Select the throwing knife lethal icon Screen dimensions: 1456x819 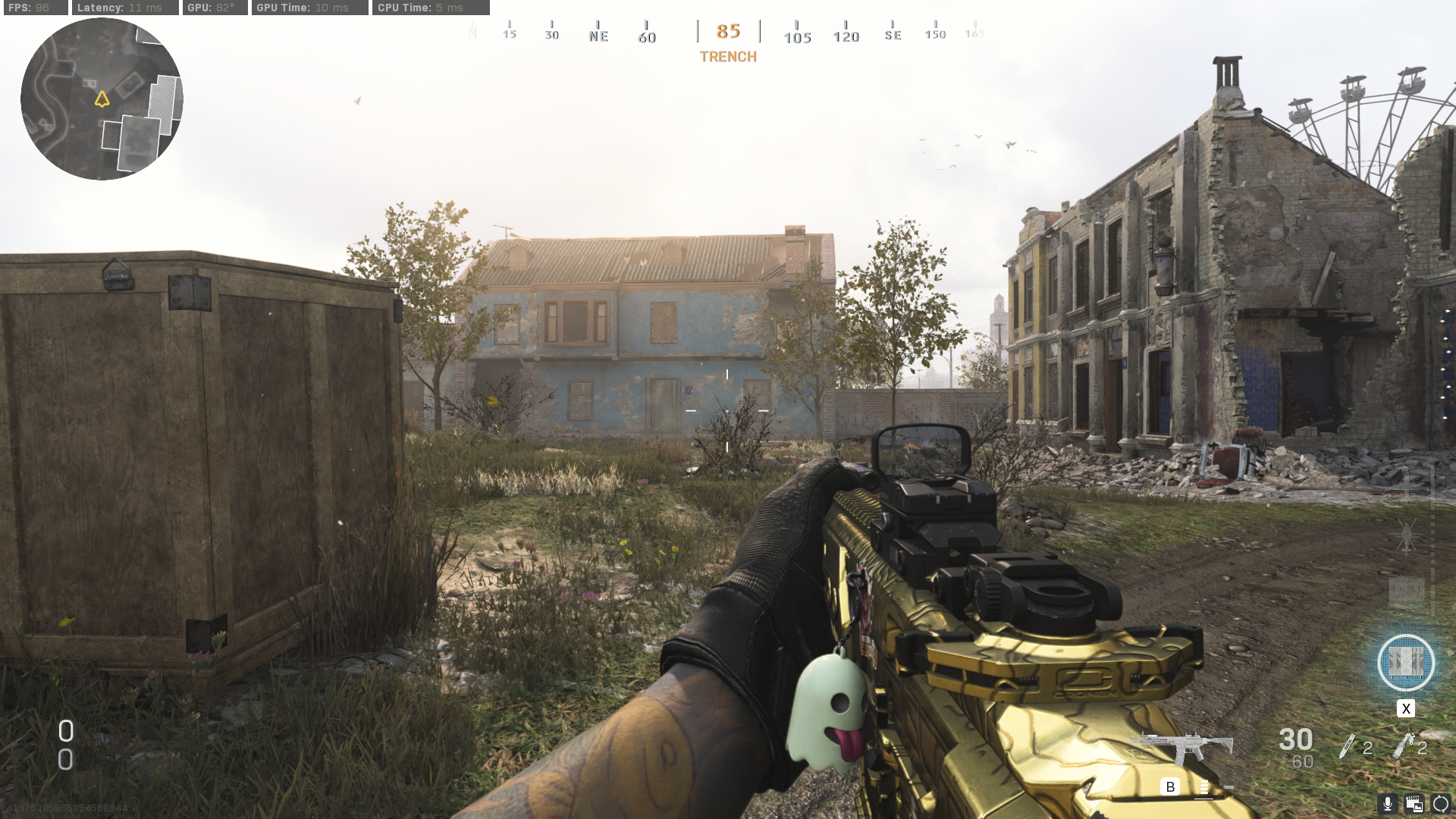coord(1347,746)
